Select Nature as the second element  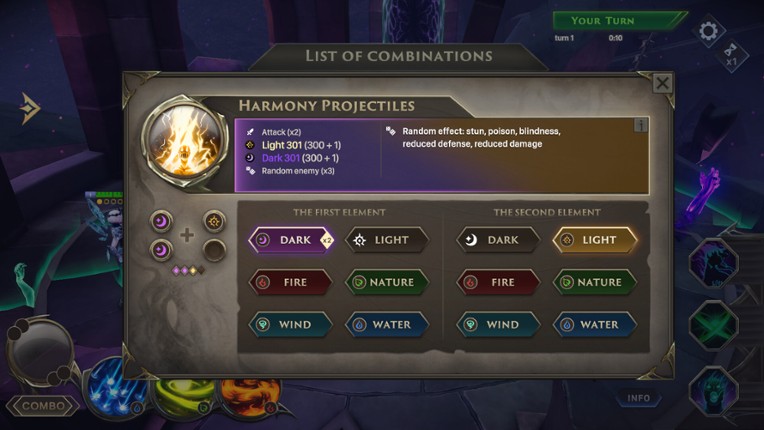click(595, 282)
